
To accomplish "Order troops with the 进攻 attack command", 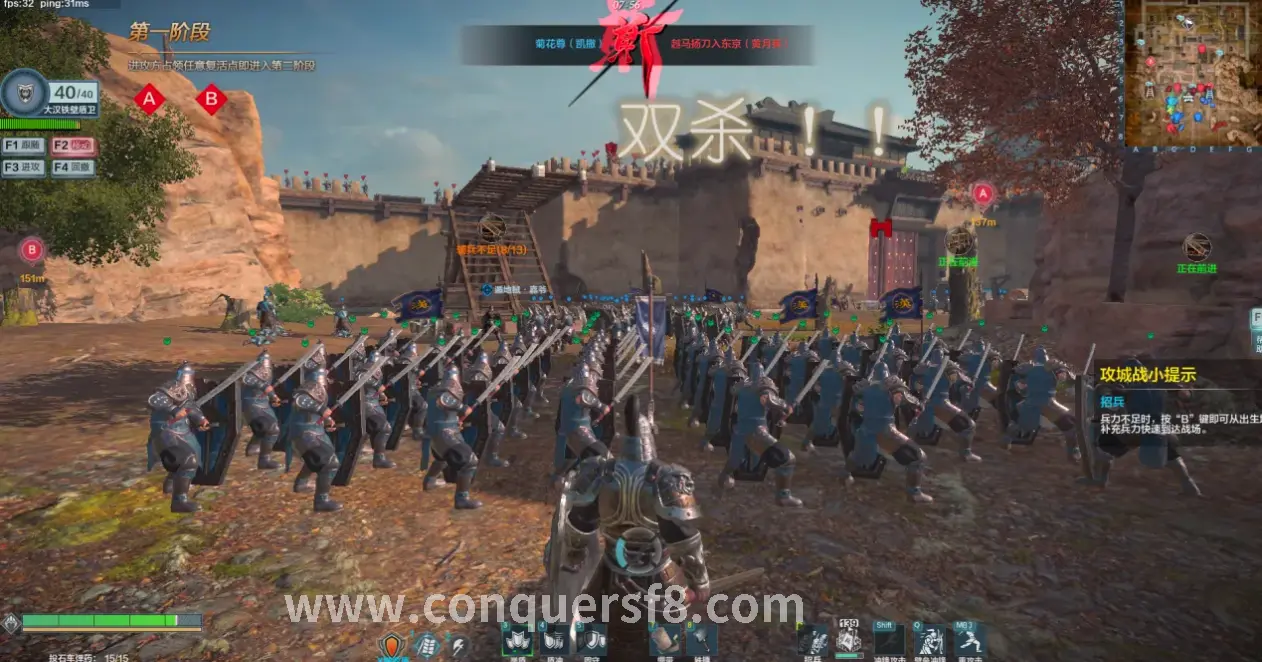I will point(23,167).
